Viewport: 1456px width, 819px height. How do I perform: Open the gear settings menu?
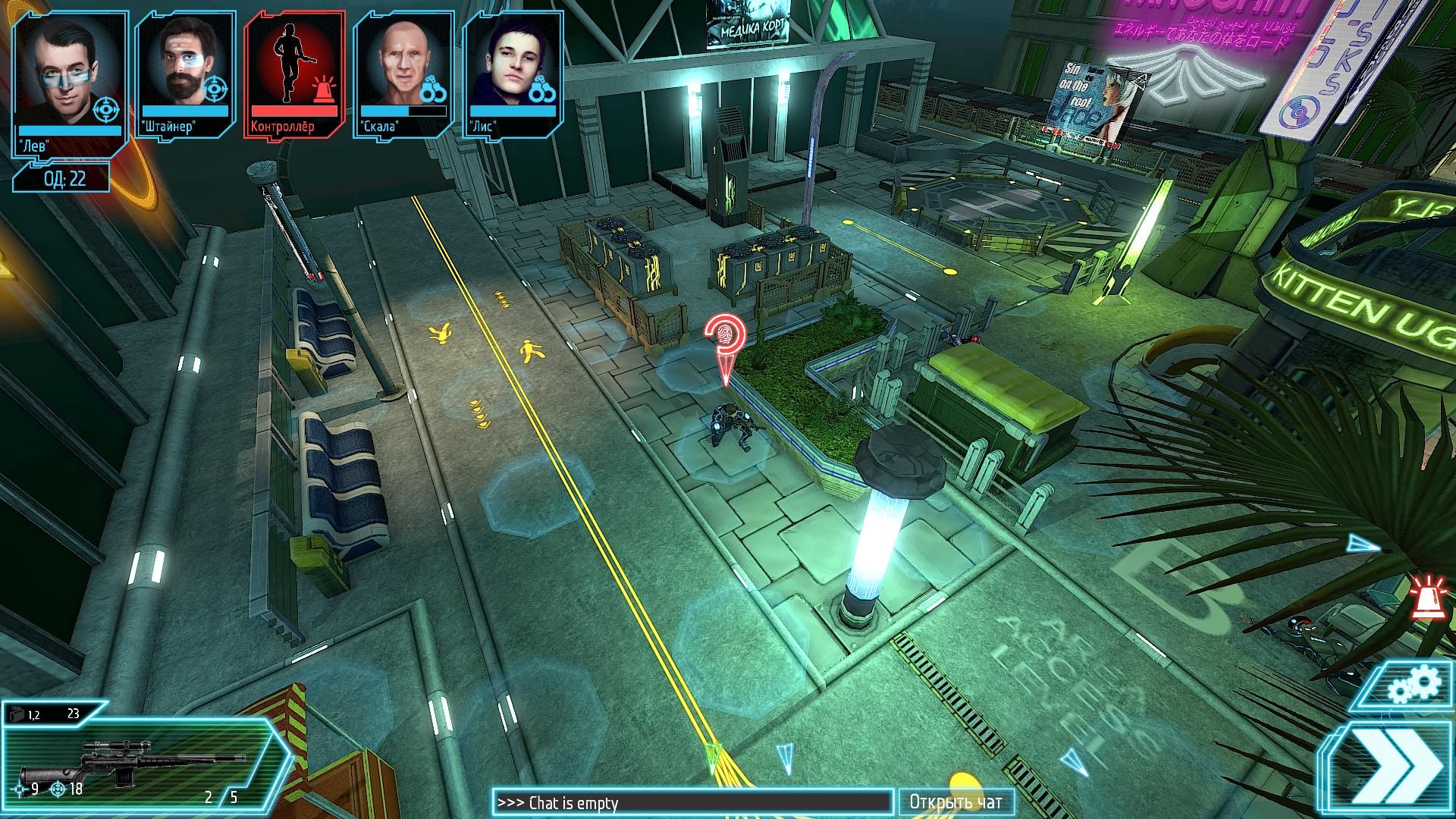point(1413,686)
